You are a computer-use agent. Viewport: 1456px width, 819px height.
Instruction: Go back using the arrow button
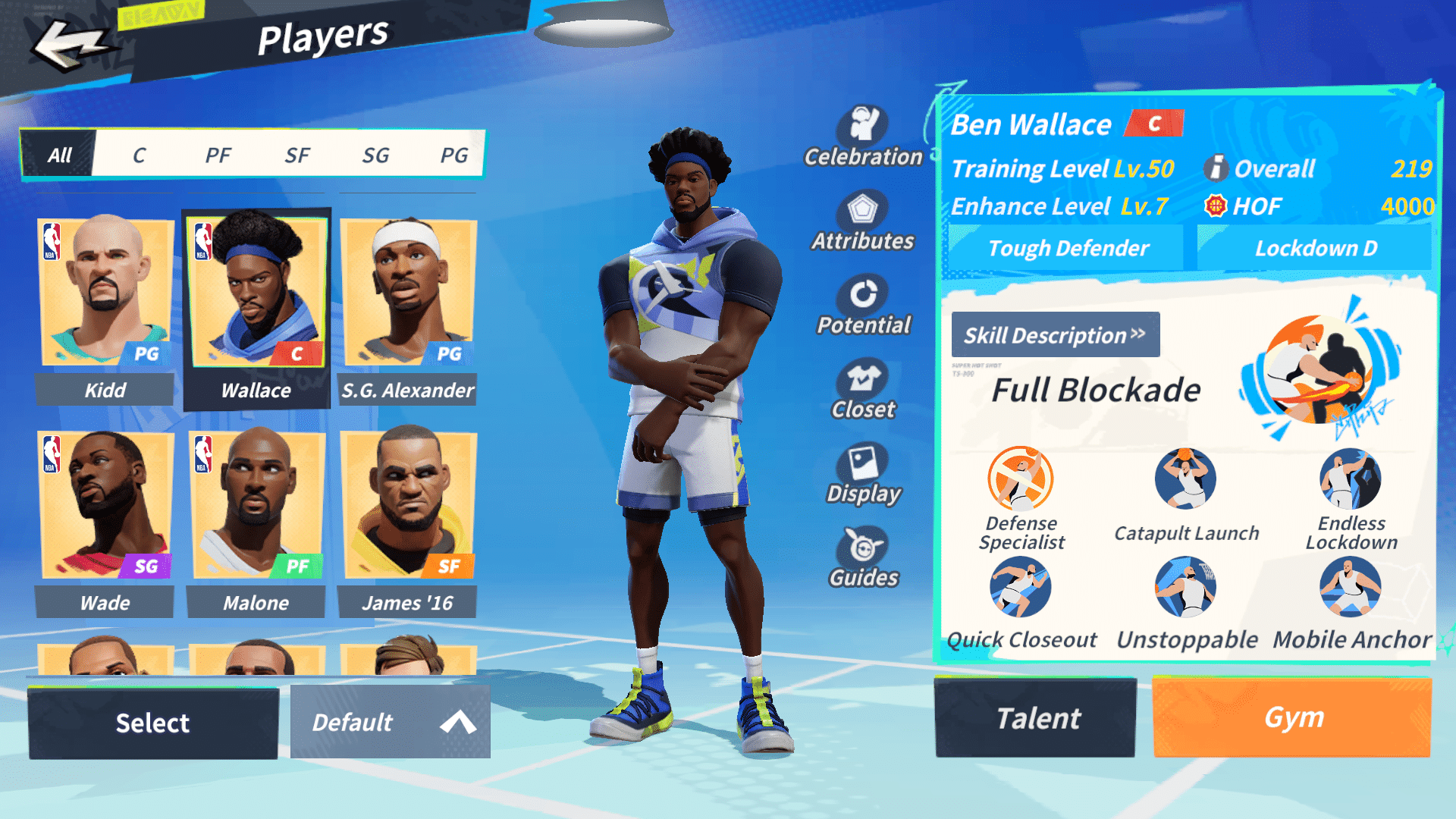[x=70, y=44]
